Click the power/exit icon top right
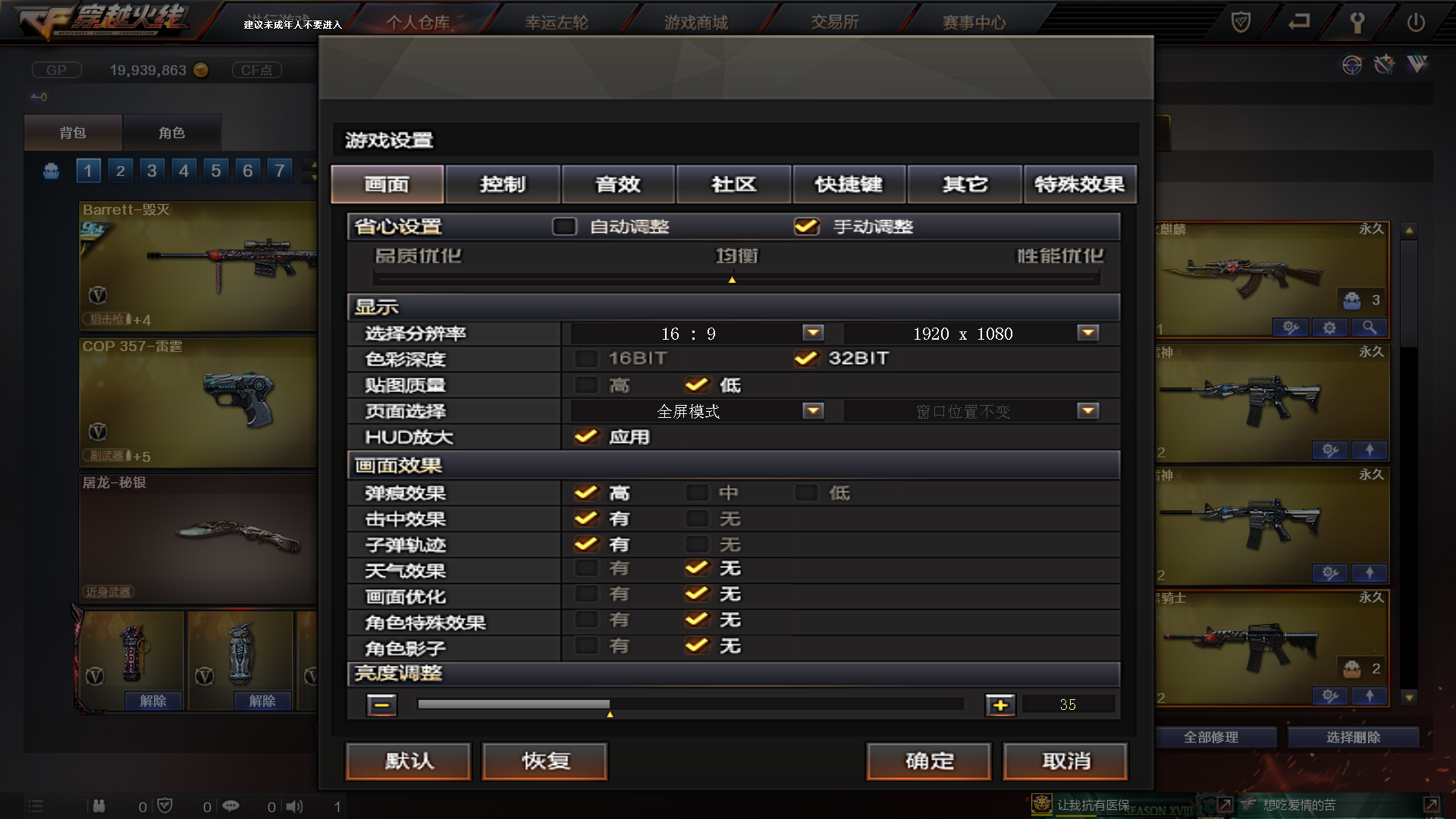Image resolution: width=1456 pixels, height=819 pixels. pyautogui.click(x=1417, y=24)
